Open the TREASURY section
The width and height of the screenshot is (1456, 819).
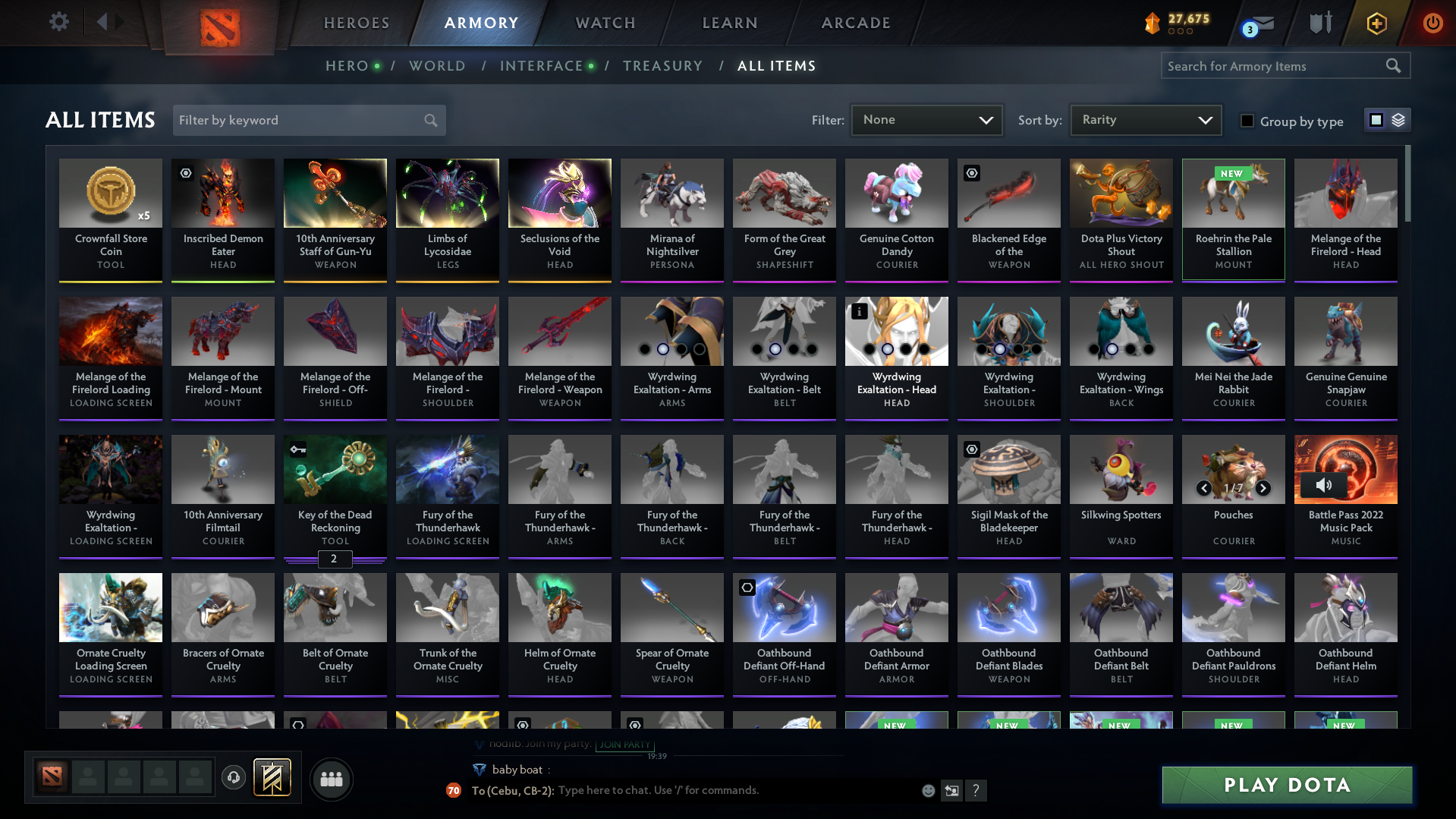point(662,65)
